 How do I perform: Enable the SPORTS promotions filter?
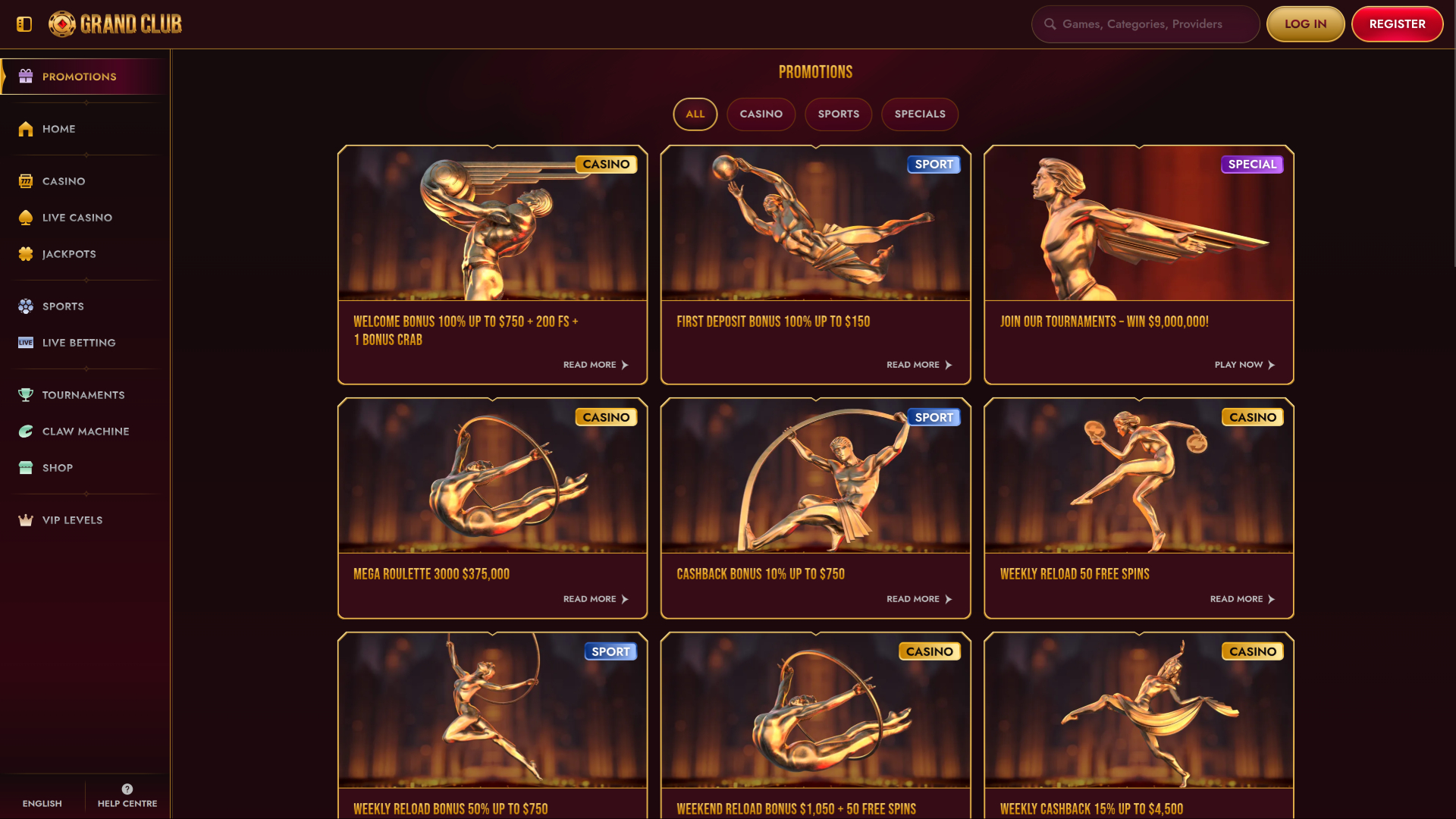point(838,114)
